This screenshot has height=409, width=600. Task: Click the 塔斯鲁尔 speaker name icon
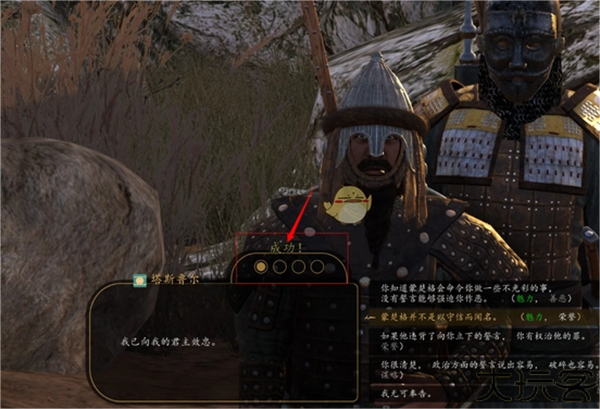pos(140,282)
